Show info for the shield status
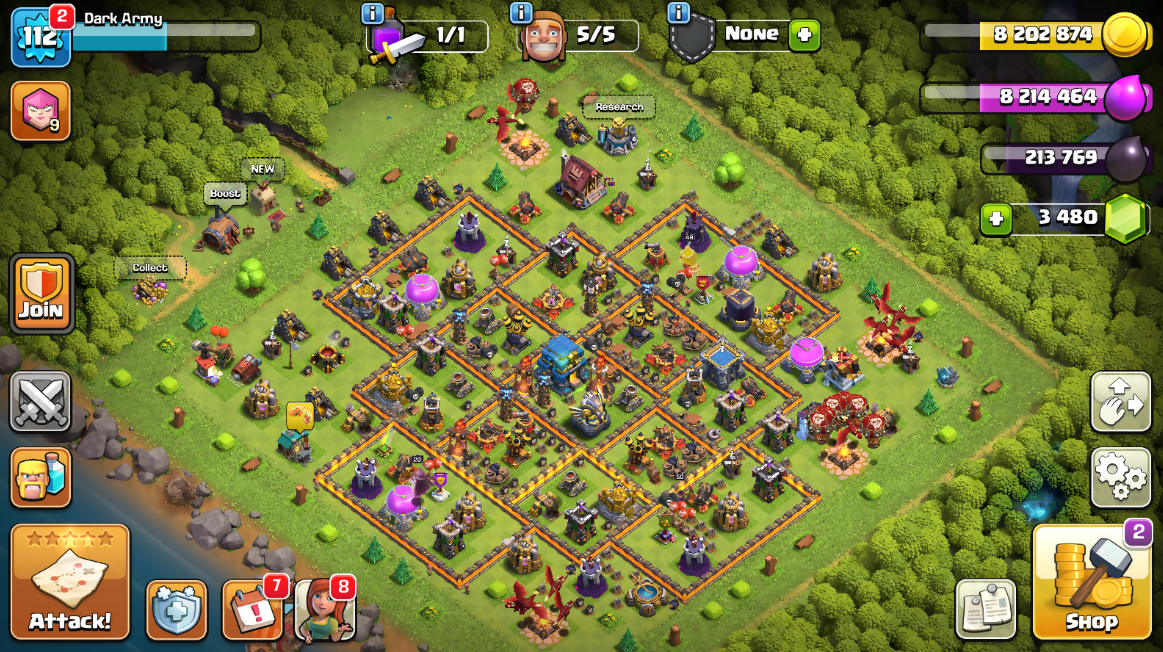The height and width of the screenshot is (652, 1163). tap(678, 13)
